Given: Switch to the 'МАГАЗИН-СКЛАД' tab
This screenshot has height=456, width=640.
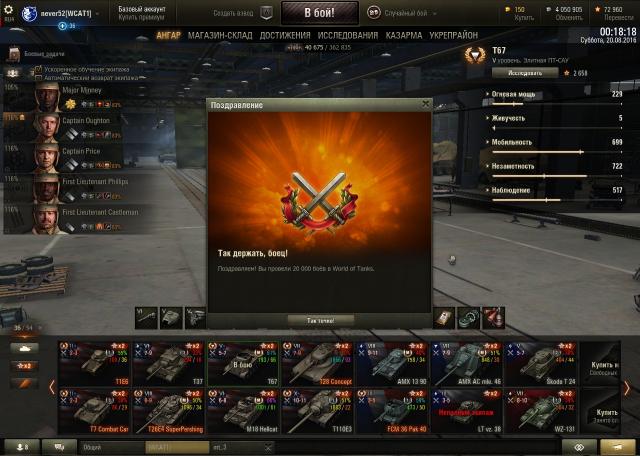Looking at the screenshot, I should pos(219,35).
